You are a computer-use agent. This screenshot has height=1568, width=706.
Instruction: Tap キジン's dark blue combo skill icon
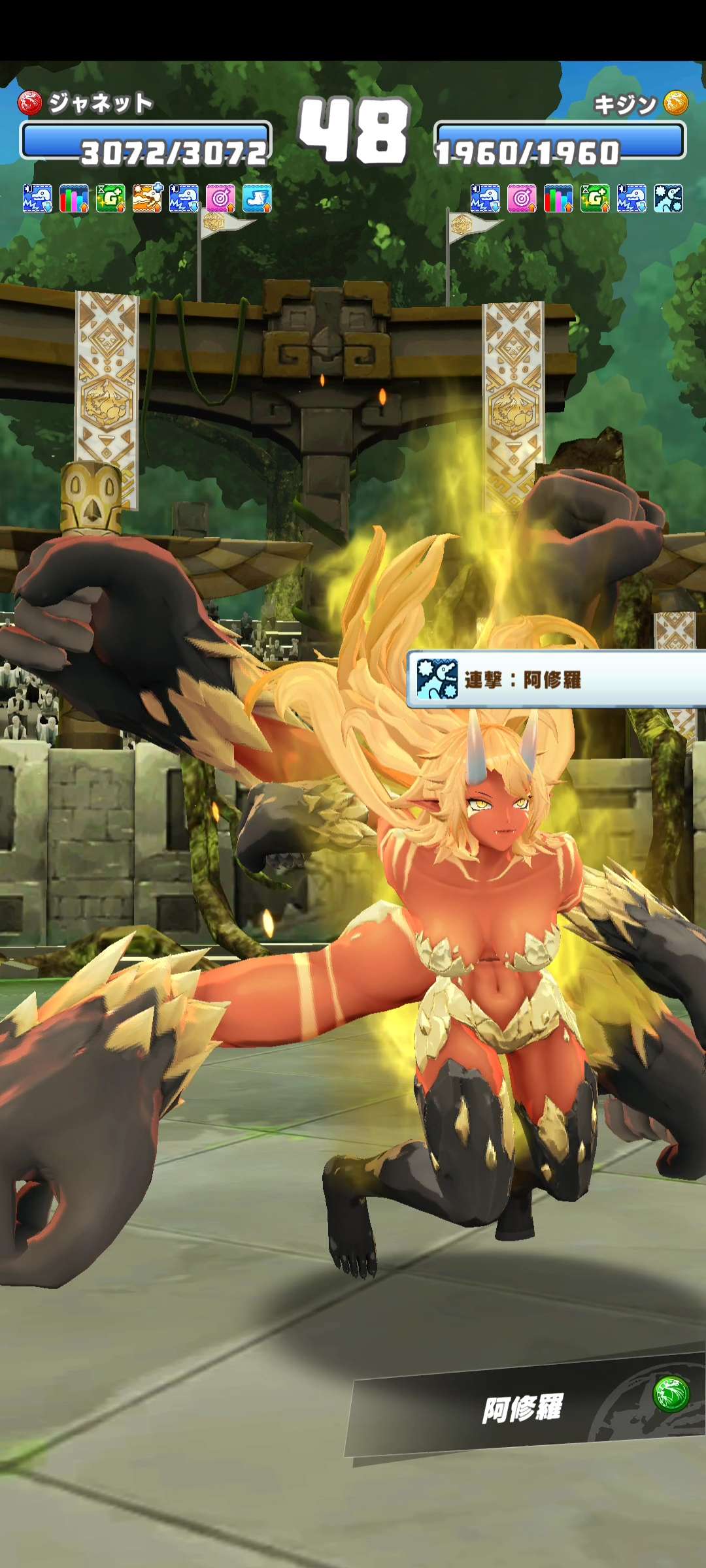[x=668, y=199]
